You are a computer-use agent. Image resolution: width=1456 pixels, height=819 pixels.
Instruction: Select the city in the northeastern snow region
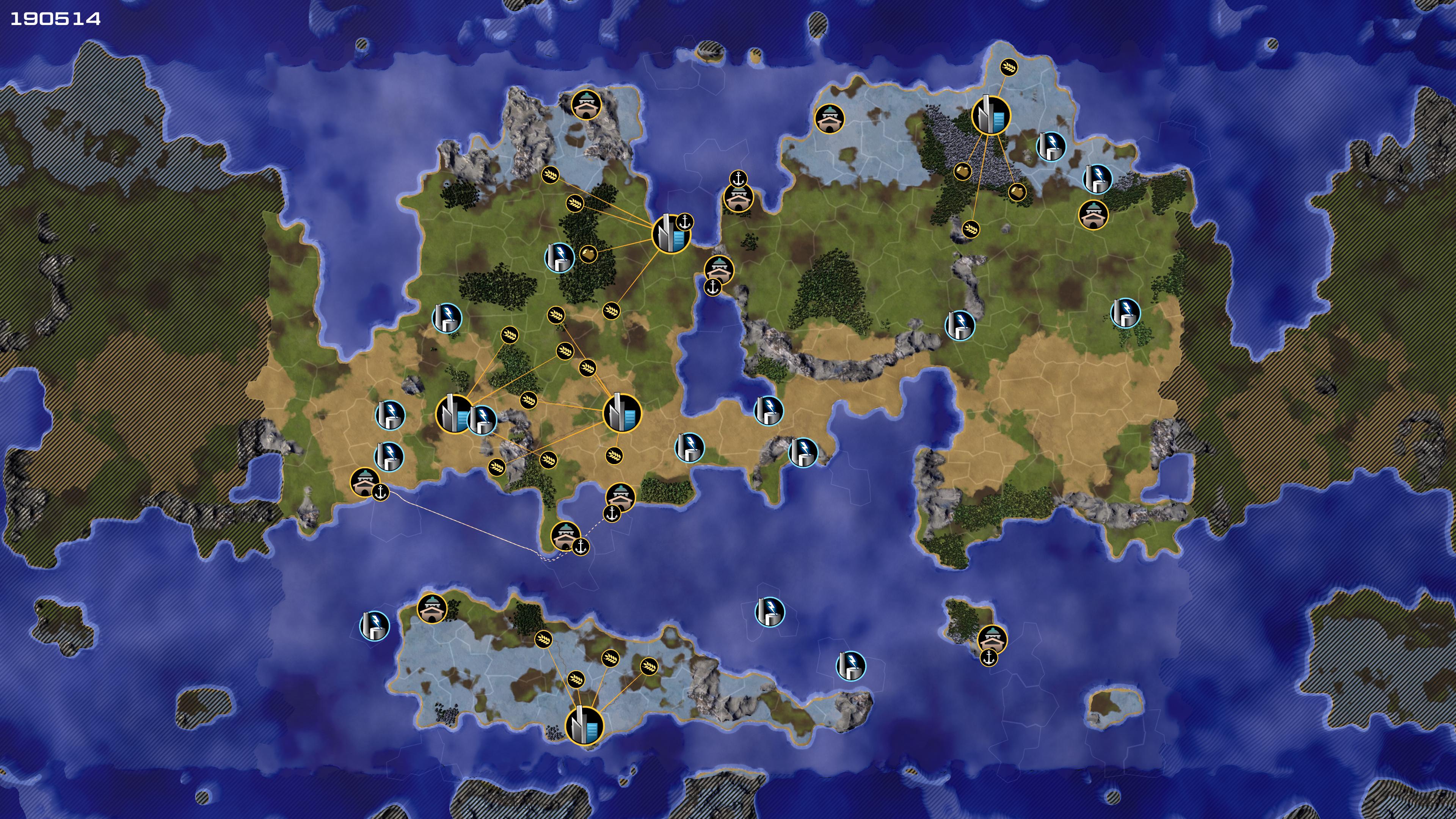(990, 115)
